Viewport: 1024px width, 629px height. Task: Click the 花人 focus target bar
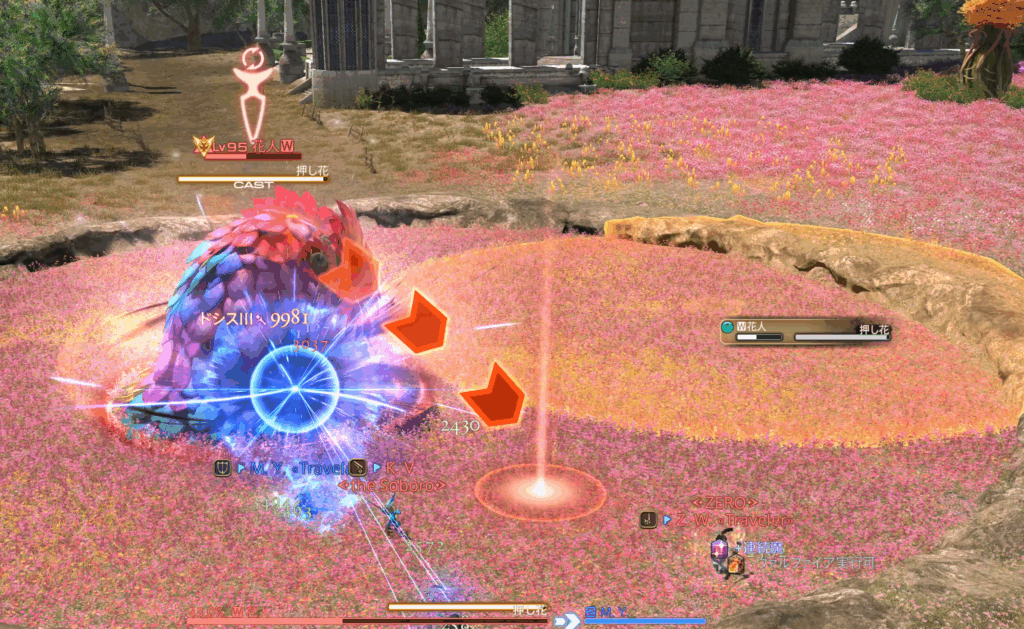pyautogui.click(x=805, y=331)
